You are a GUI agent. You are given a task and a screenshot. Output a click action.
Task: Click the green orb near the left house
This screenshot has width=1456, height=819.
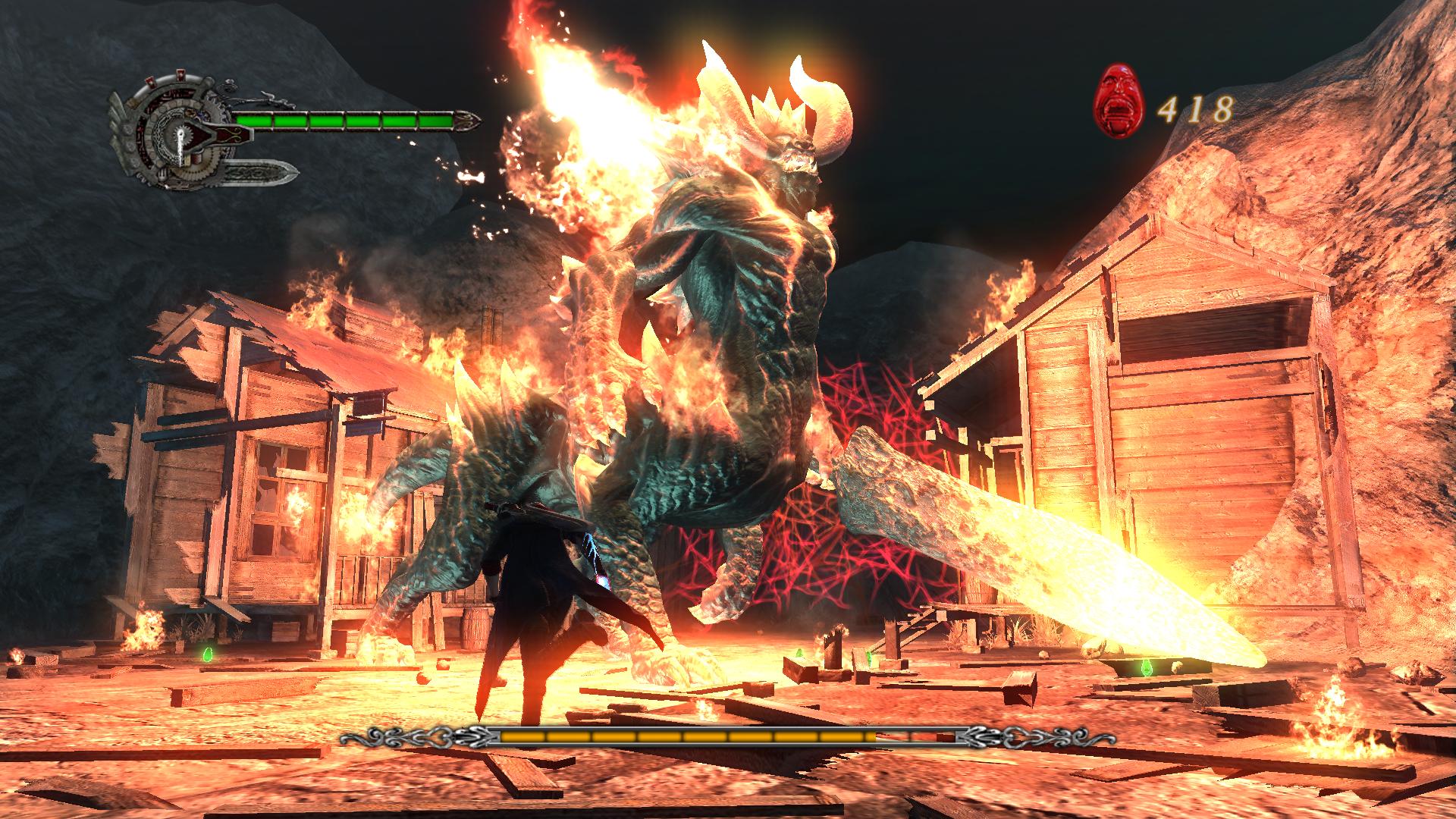(x=208, y=654)
